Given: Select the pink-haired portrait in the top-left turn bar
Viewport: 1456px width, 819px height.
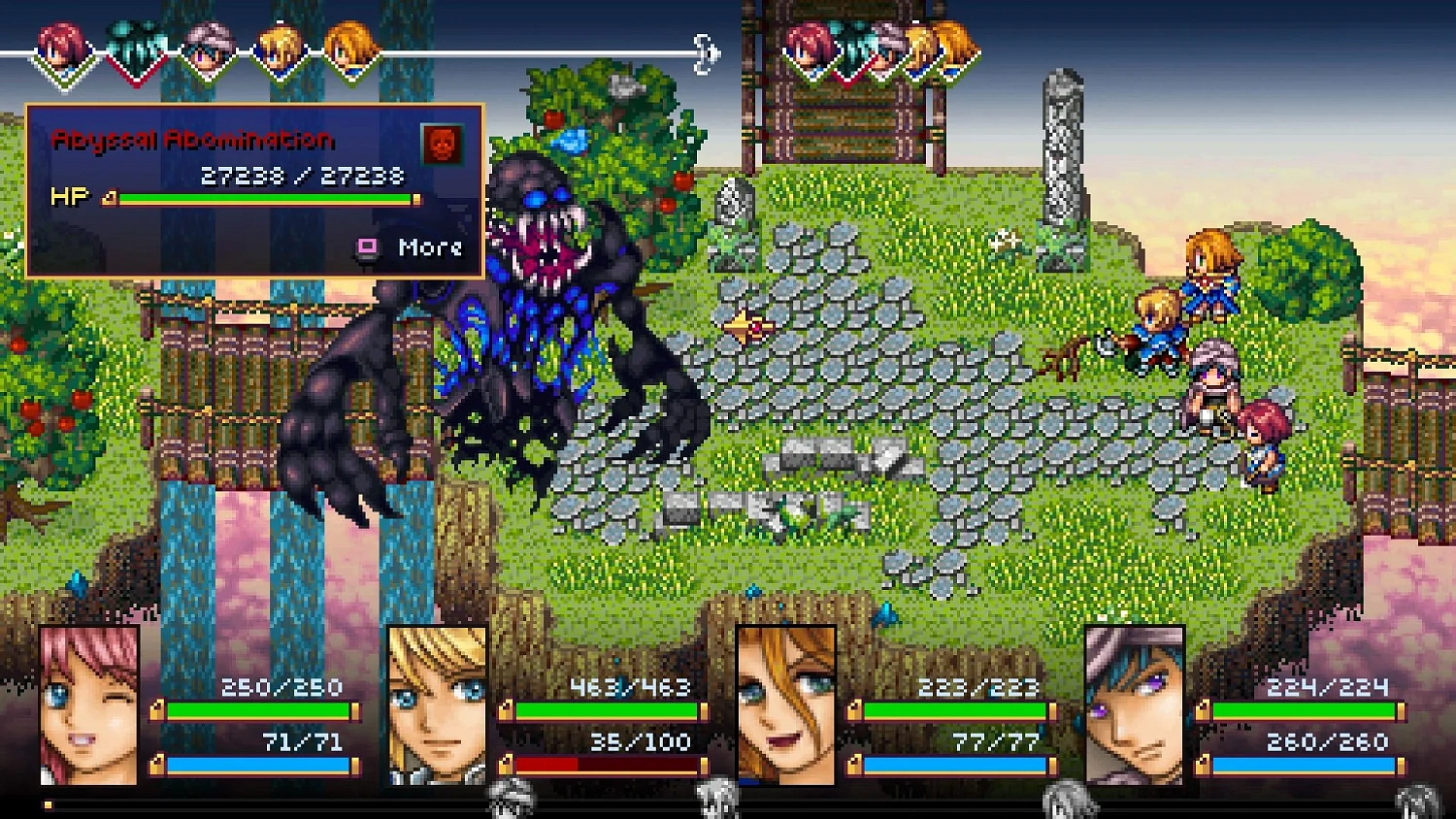Looking at the screenshot, I should pos(60,44).
